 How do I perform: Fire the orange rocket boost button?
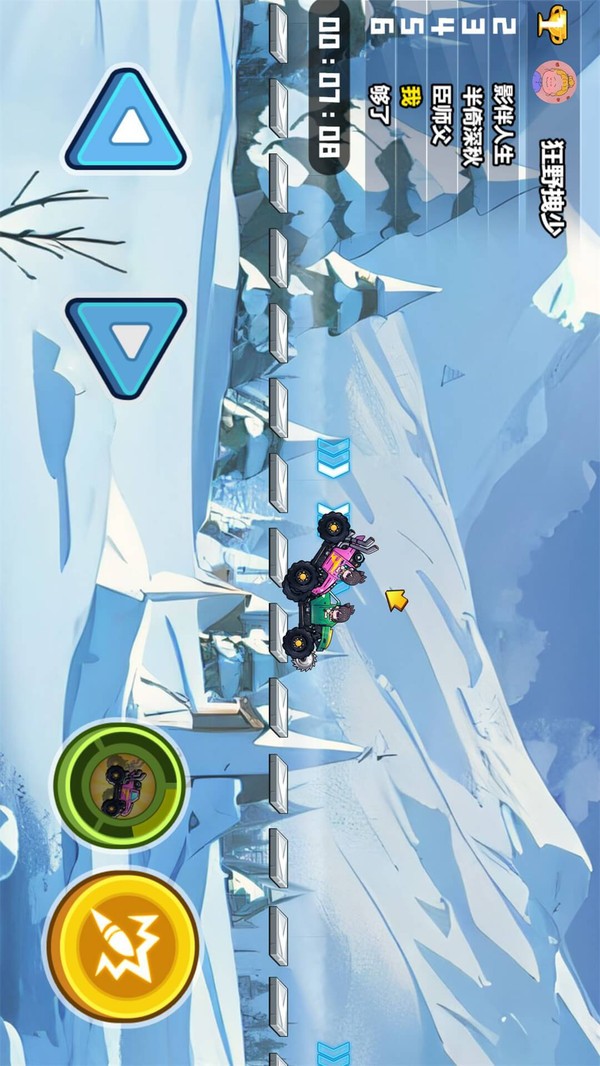[122, 946]
